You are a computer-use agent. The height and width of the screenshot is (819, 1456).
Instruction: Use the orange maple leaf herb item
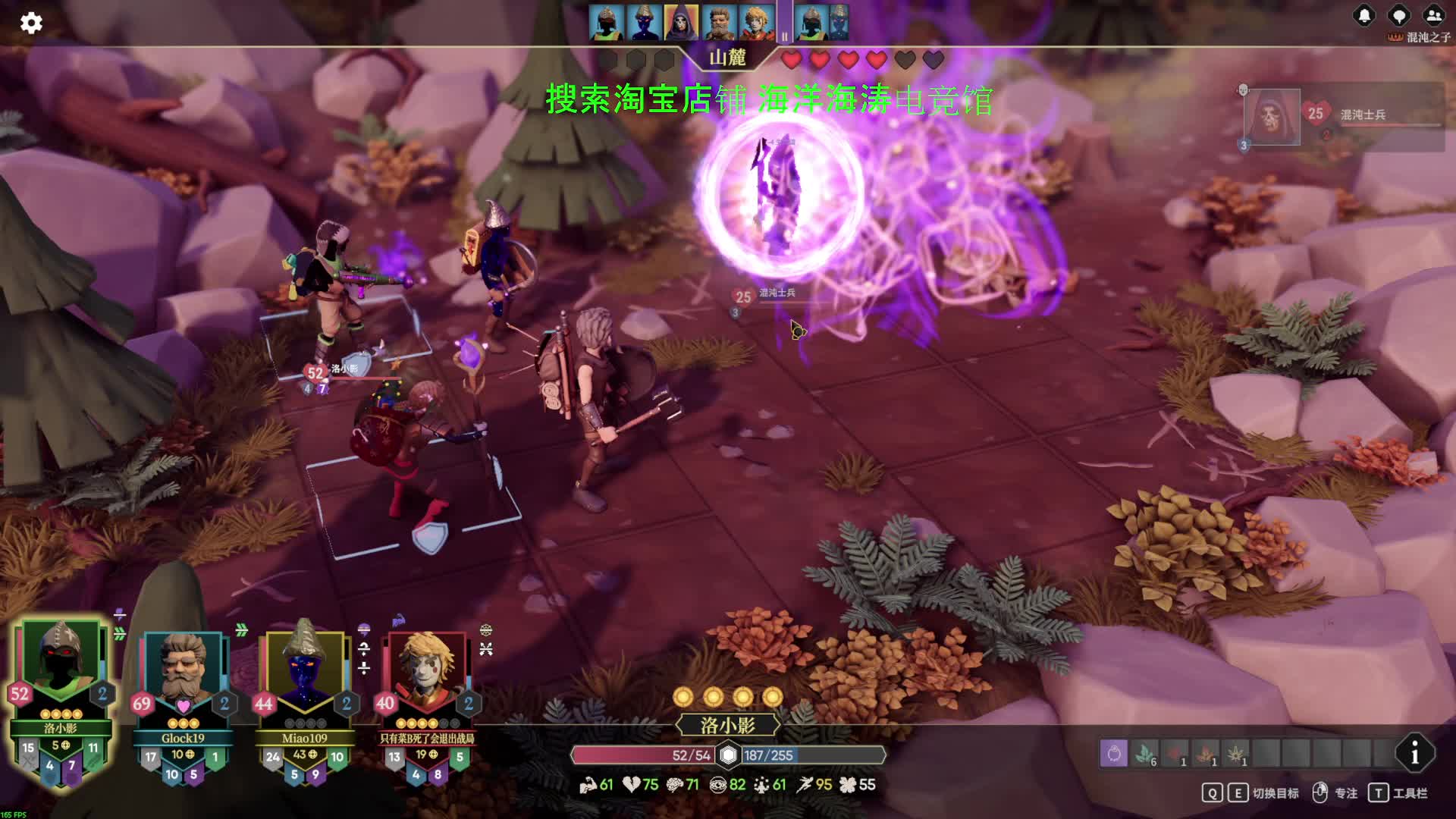1206,754
